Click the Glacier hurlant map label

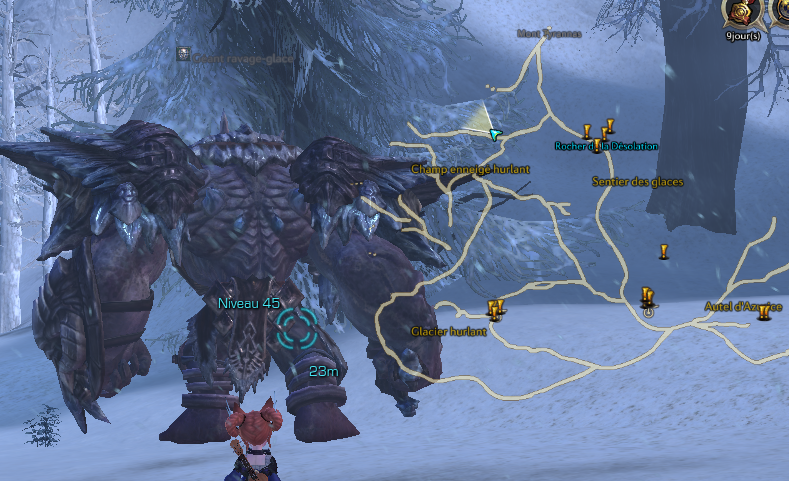click(449, 331)
